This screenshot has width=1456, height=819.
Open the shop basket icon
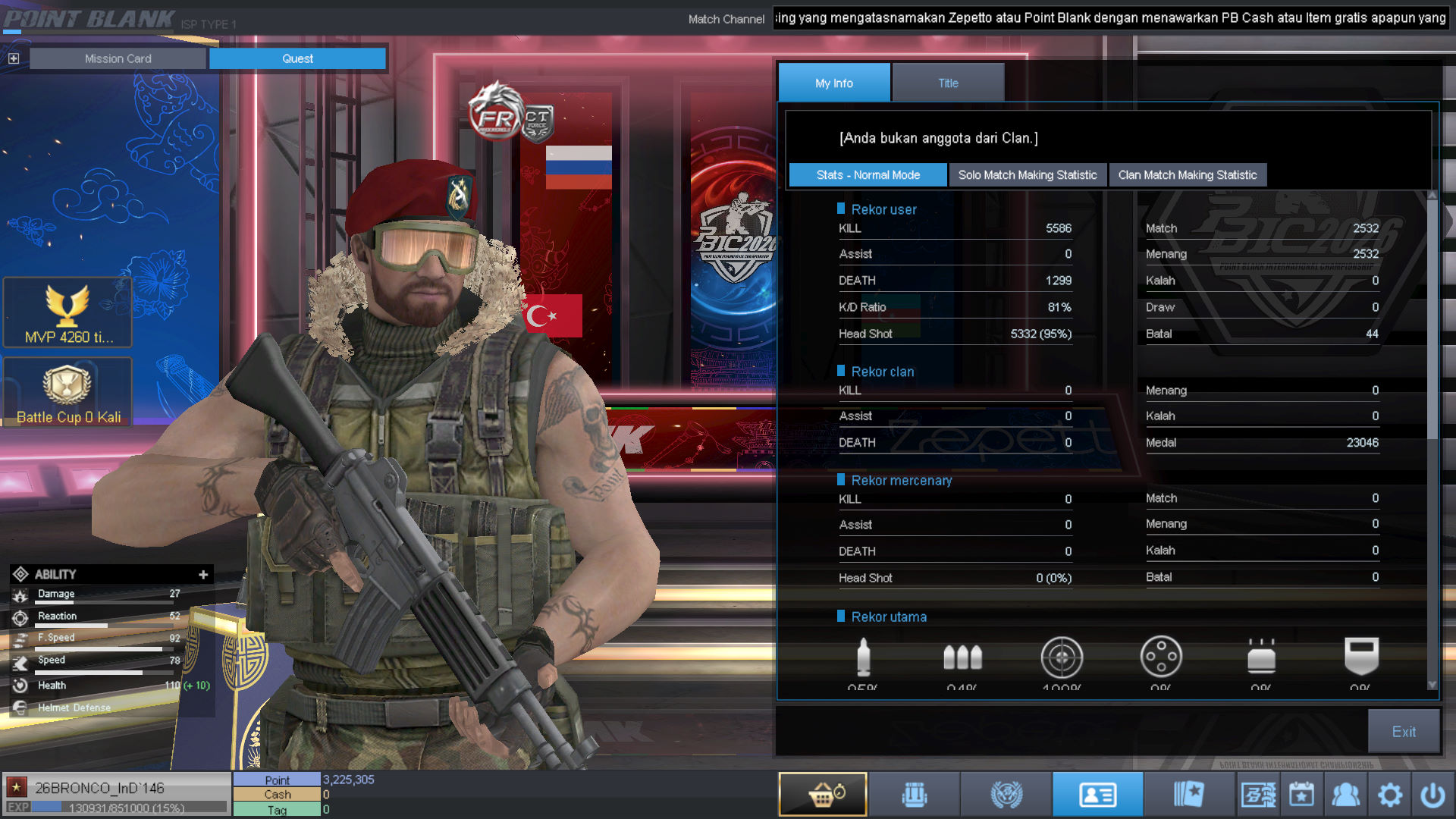[x=823, y=795]
